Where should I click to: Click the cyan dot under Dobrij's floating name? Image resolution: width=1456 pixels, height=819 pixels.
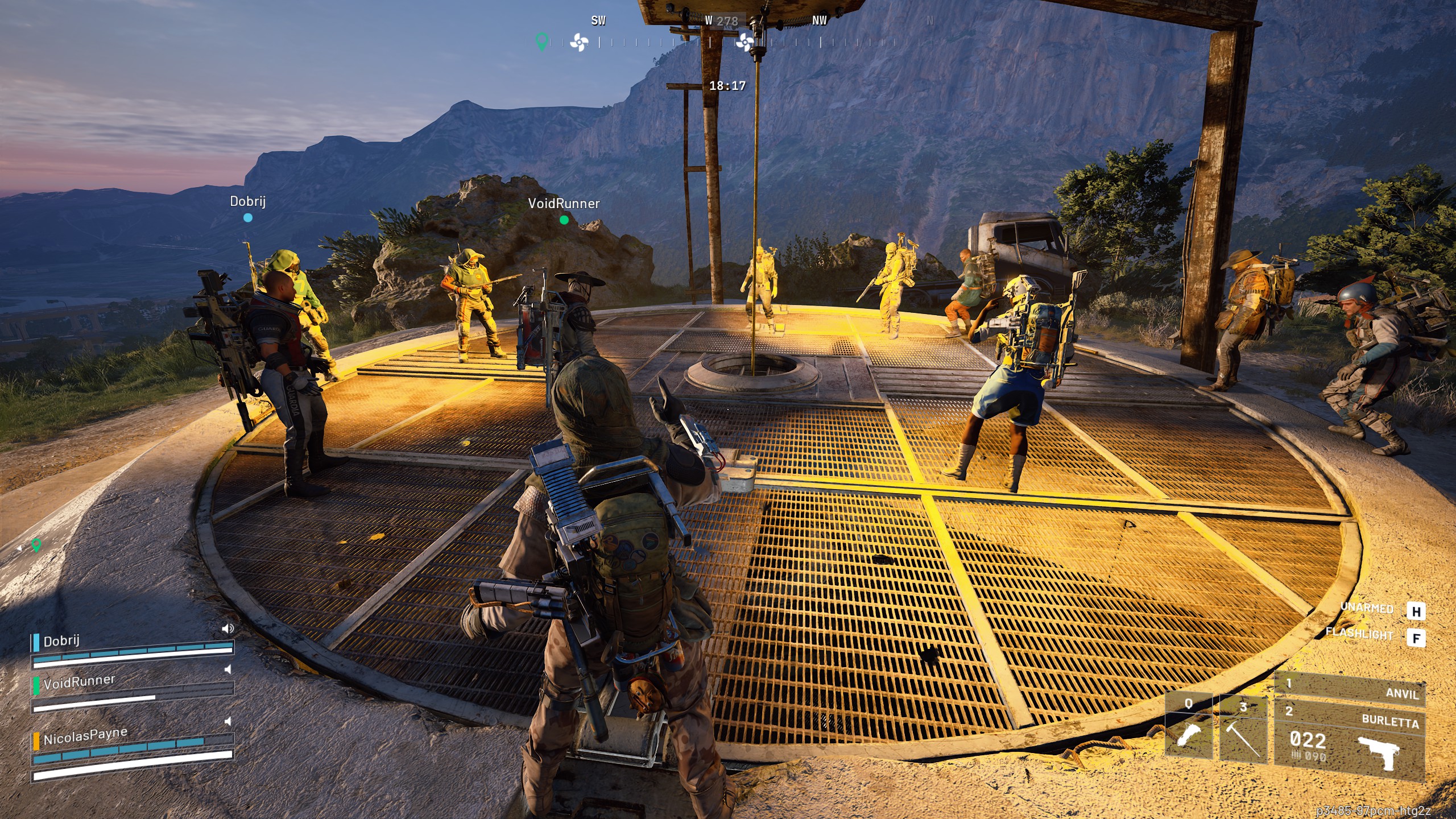(x=248, y=217)
